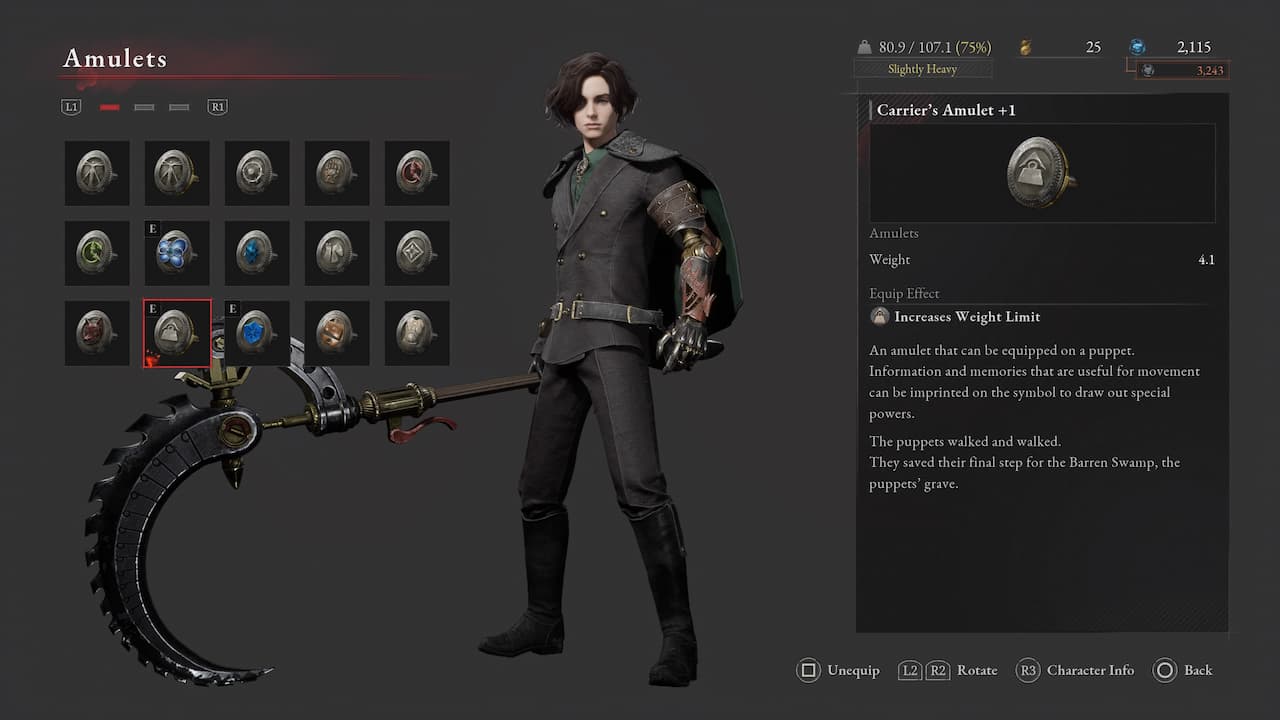Select the clenched fist amulet
Image resolution: width=1280 pixels, height=720 pixels.
(337, 173)
